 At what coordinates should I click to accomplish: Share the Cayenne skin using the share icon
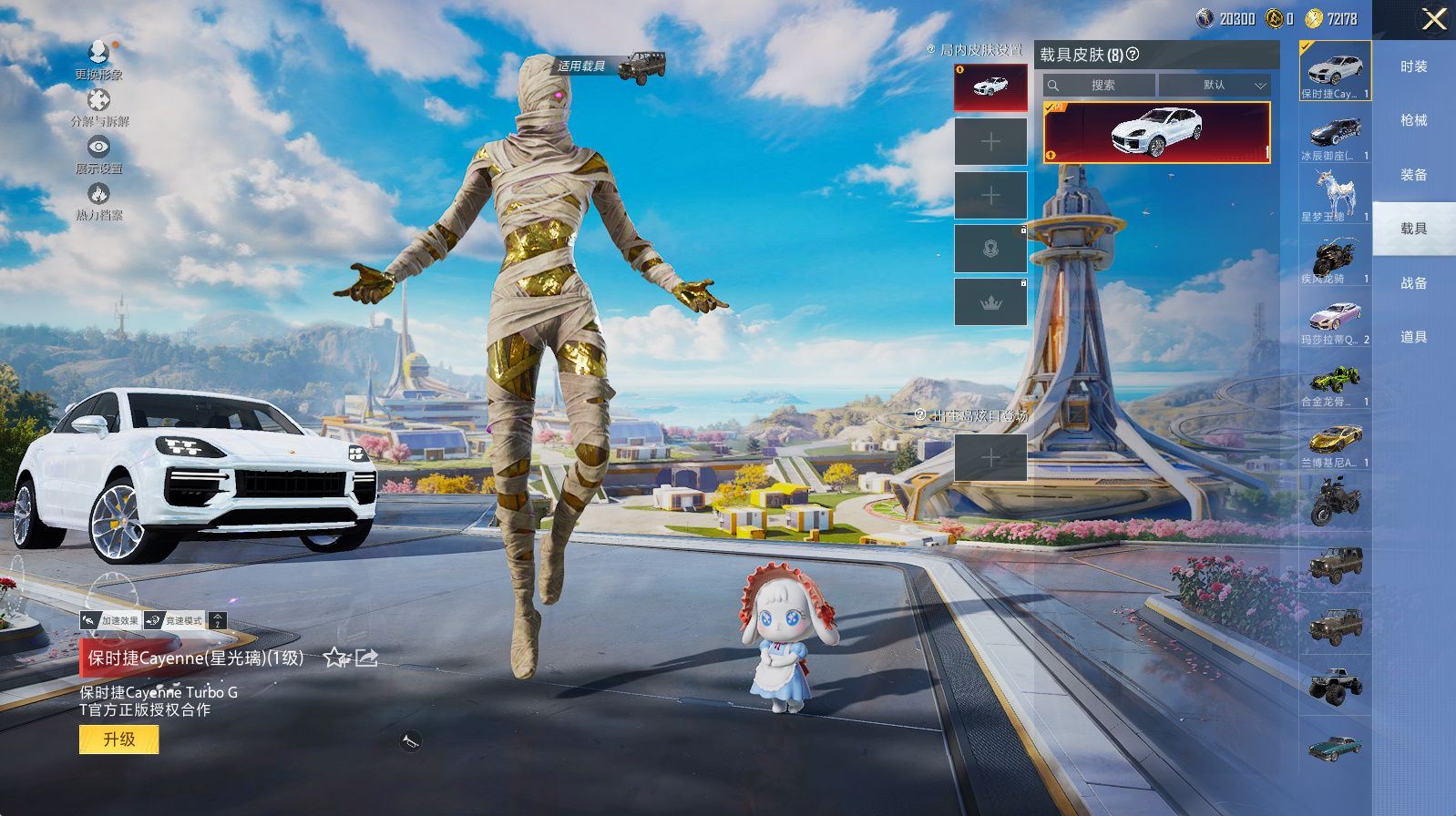pyautogui.click(x=366, y=658)
